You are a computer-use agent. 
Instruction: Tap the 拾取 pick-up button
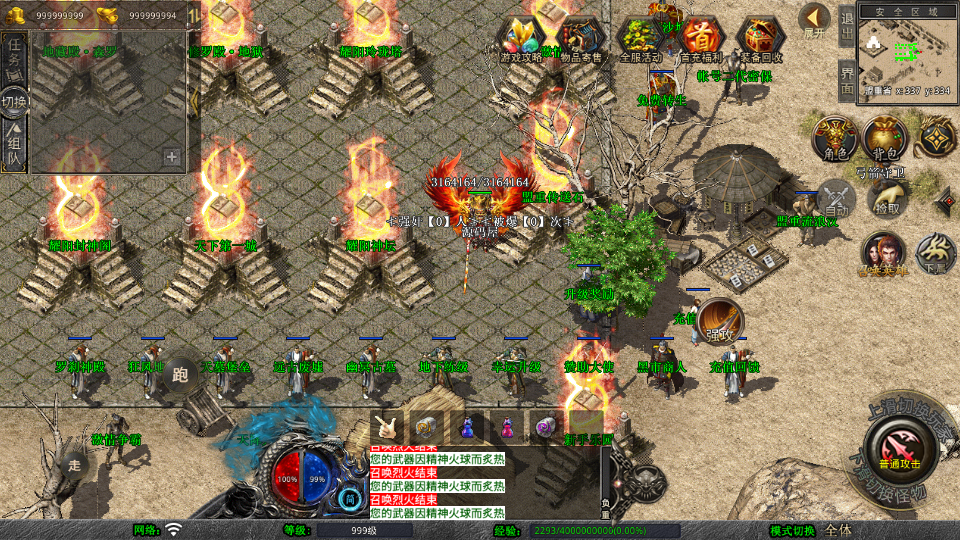tap(887, 198)
